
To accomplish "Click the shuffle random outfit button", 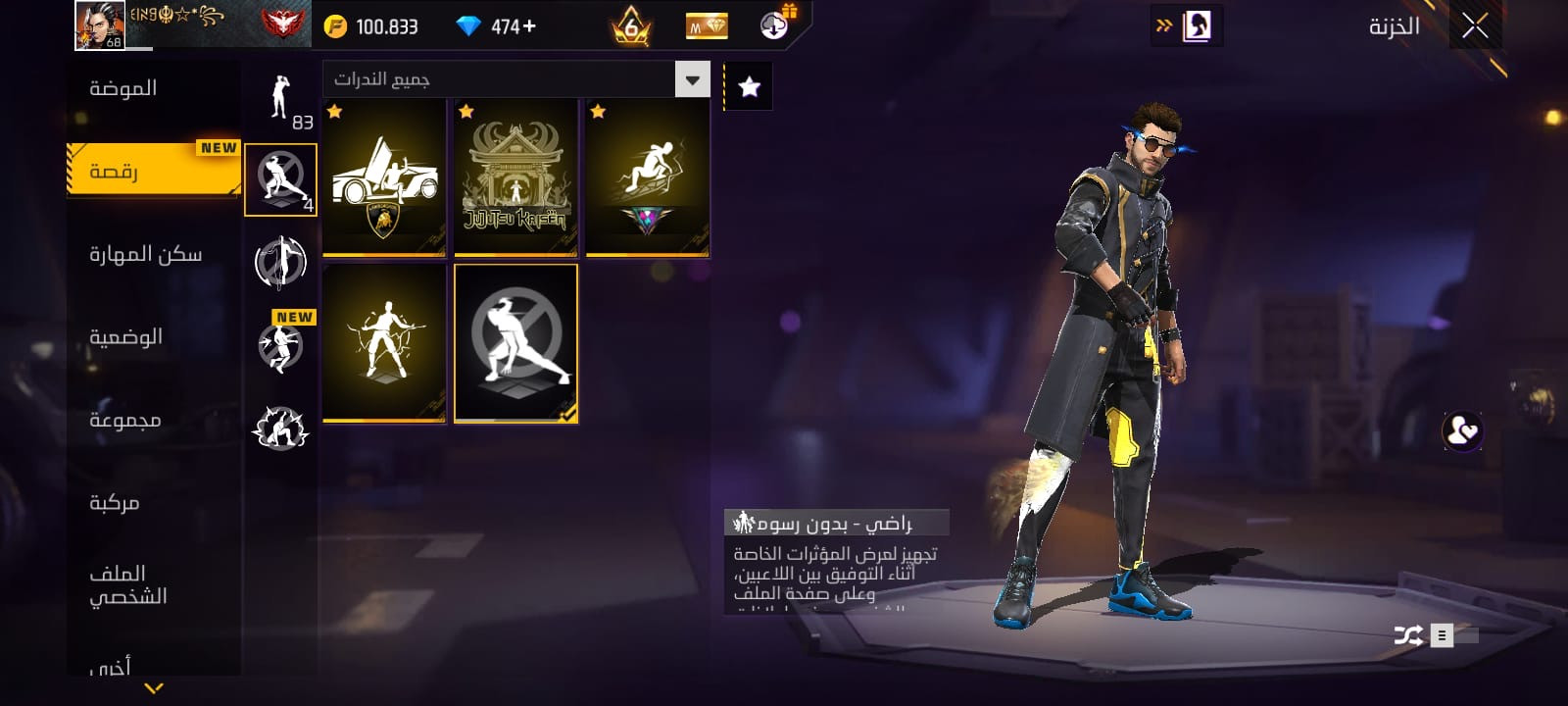I will 1408,635.
